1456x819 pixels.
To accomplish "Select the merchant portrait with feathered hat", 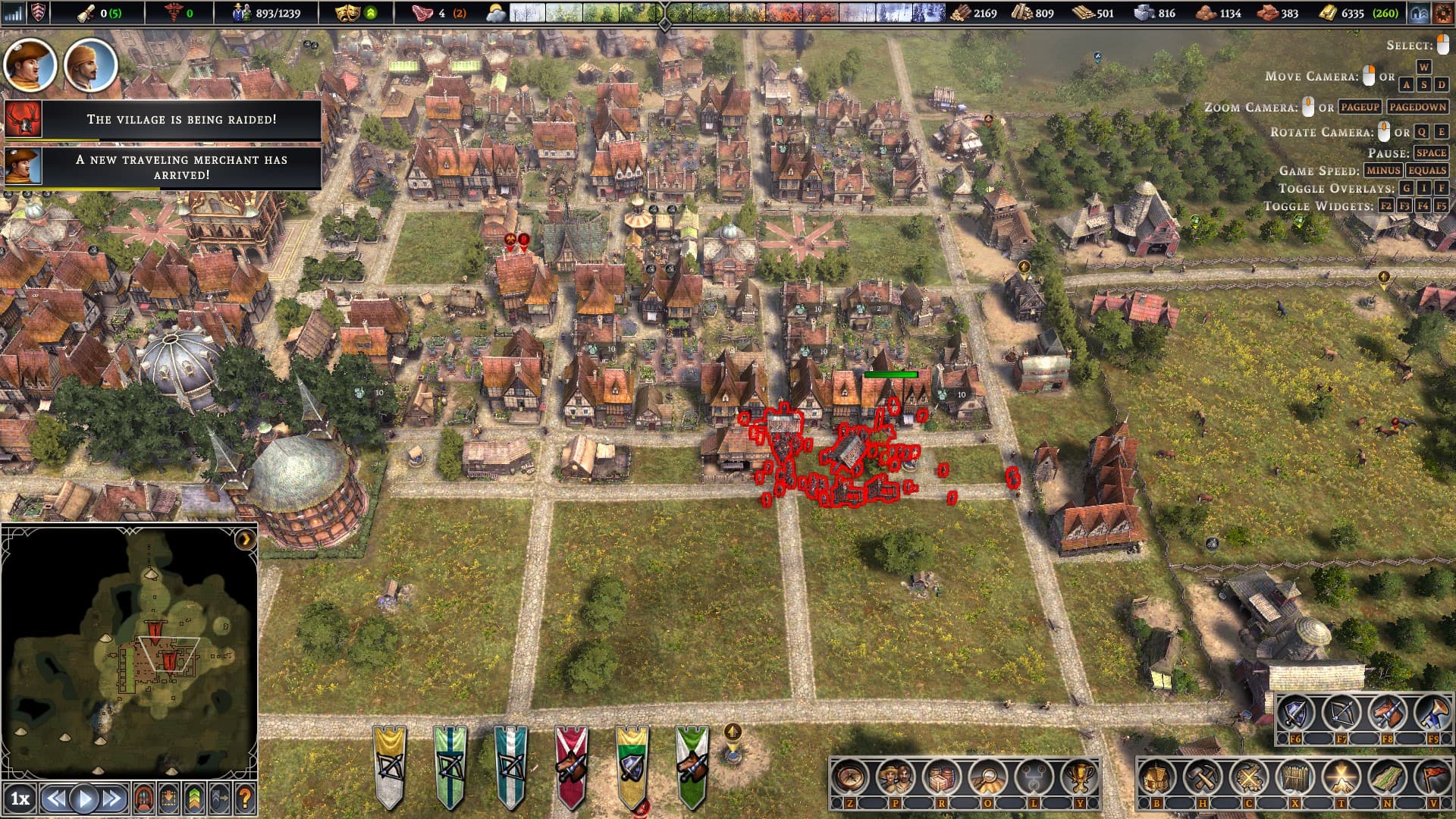I will (x=30, y=66).
